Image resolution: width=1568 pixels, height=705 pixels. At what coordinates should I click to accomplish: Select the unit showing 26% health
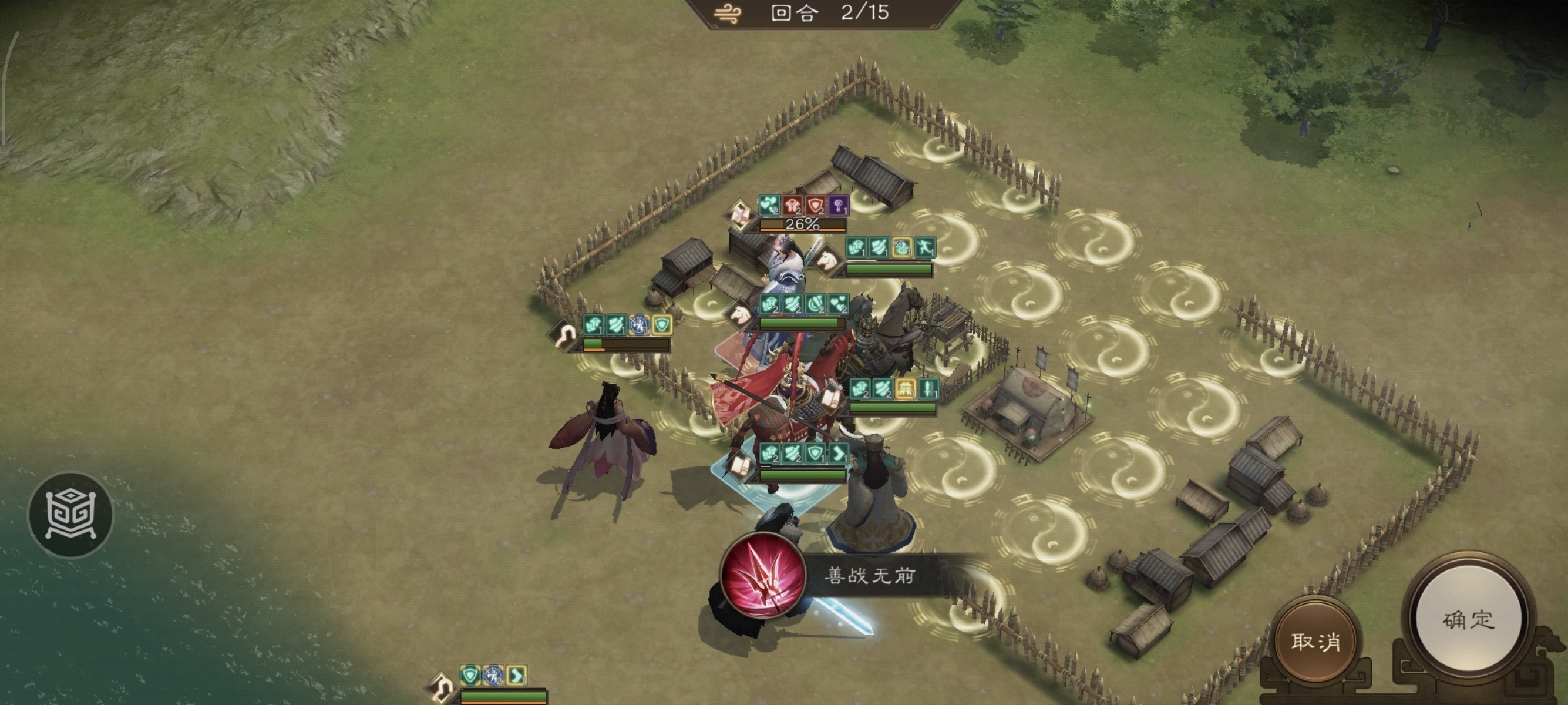point(801,224)
